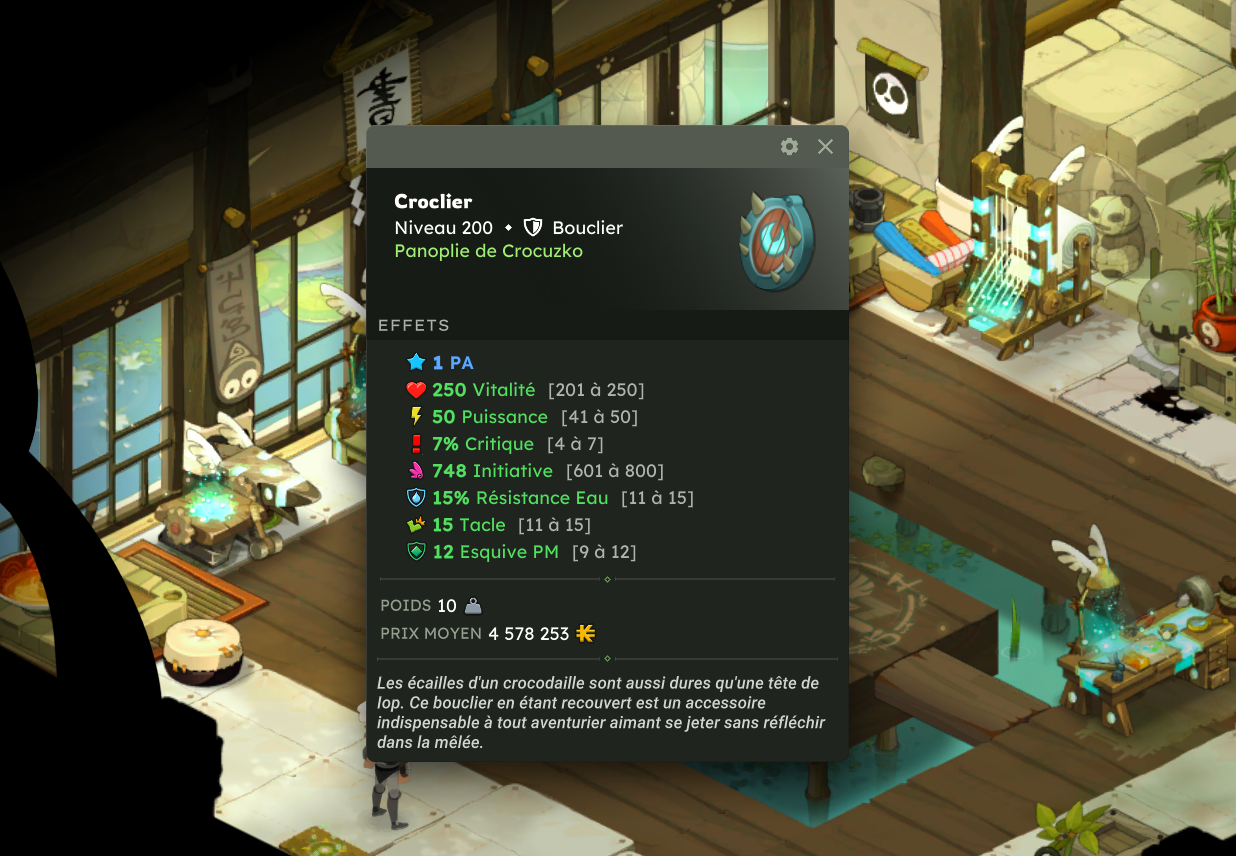
Task: Open the Panoplie de Crocuzko set link
Action: click(488, 251)
